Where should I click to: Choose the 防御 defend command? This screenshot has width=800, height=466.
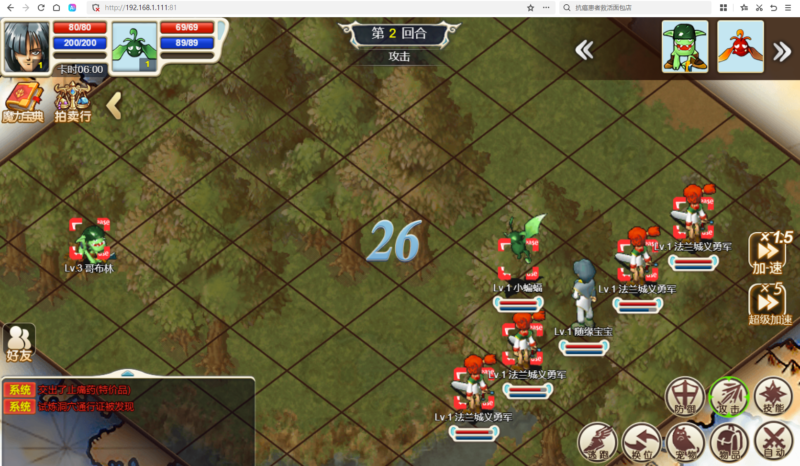685,397
